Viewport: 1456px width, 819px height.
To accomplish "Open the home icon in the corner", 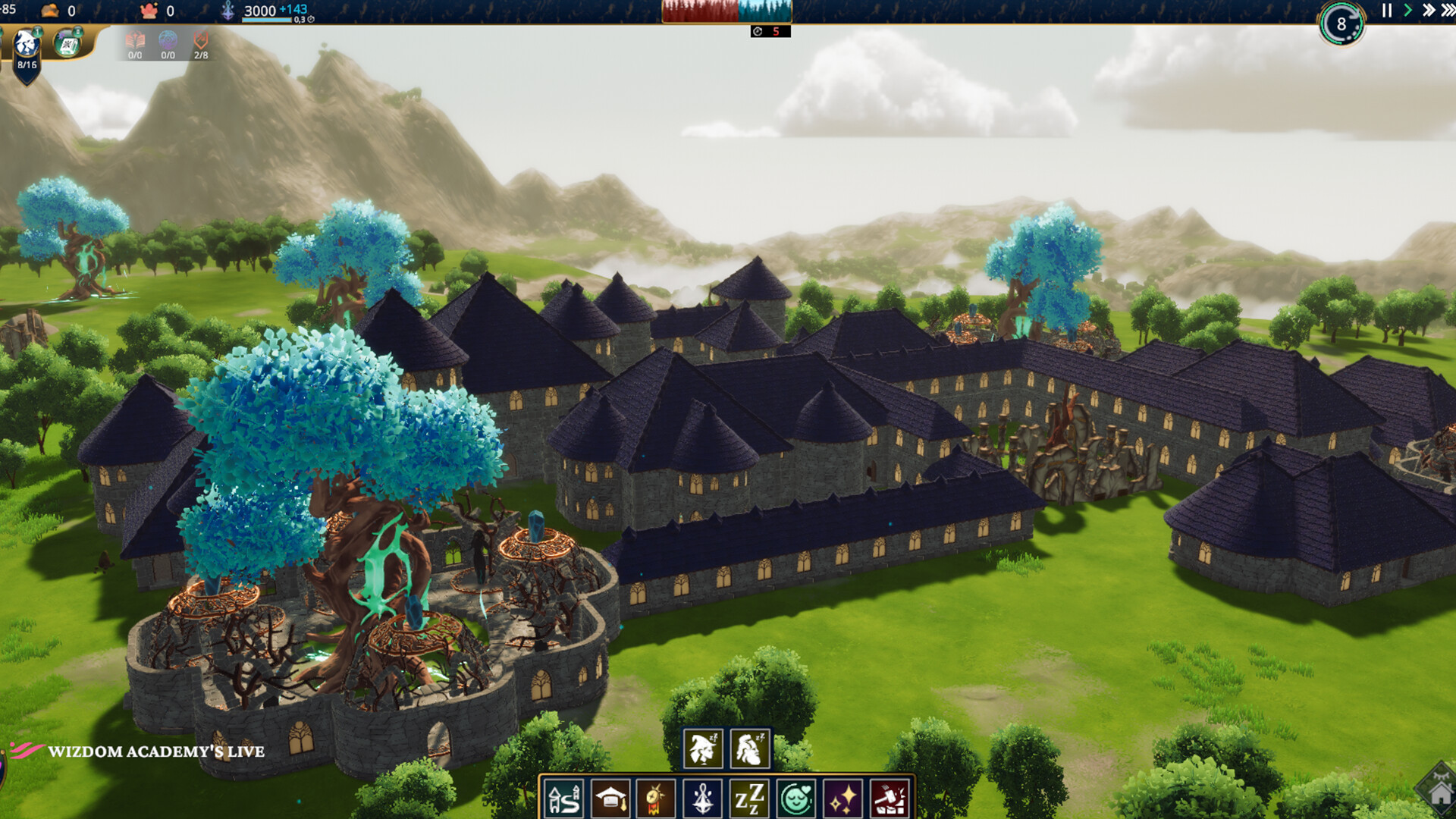I will click(1439, 792).
